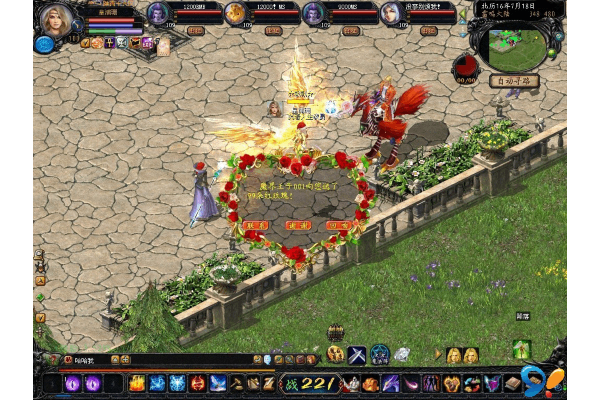
Task: Click the red circular gauge beside the minimap
Action: [x=465, y=66]
